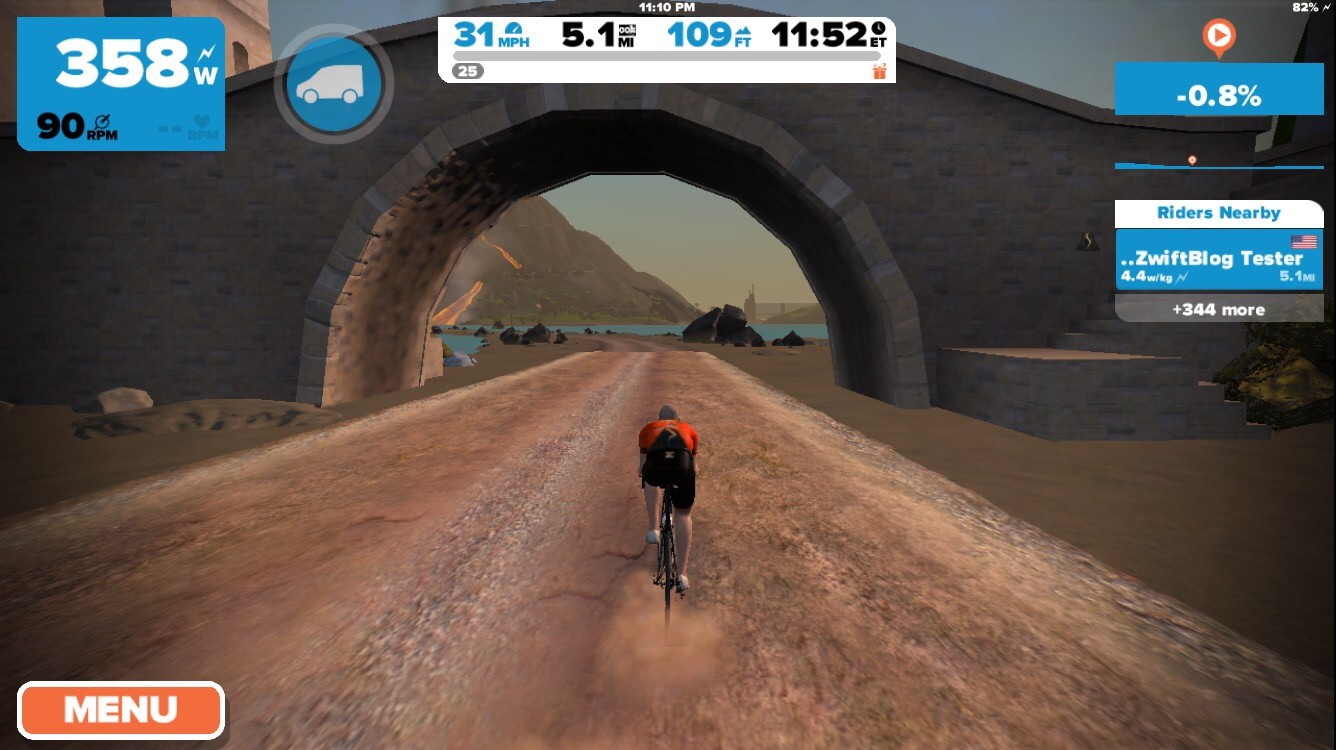The height and width of the screenshot is (750, 1336).
Task: Open the orange MENU button
Action: pyautogui.click(x=120, y=710)
